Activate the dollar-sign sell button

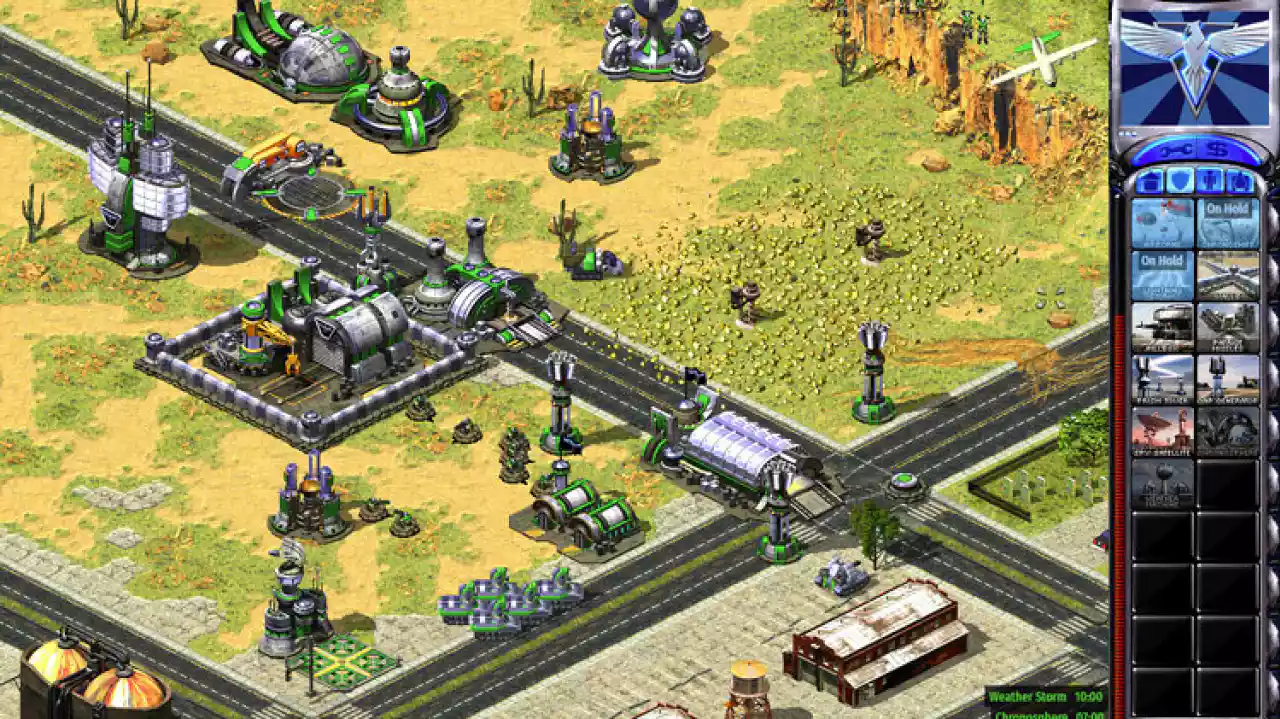[1216, 151]
